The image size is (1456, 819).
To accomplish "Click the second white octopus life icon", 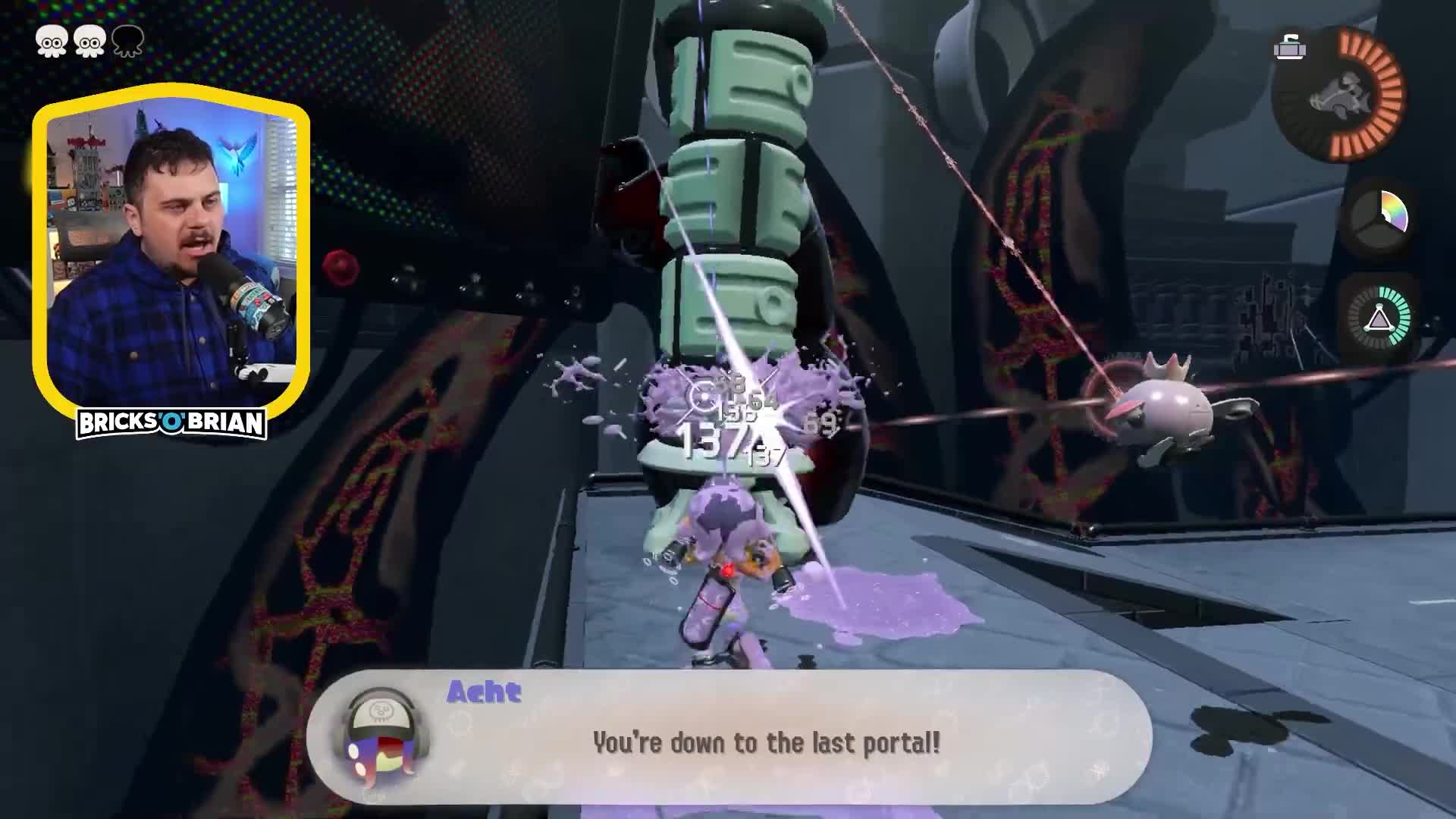I will tap(89, 42).
